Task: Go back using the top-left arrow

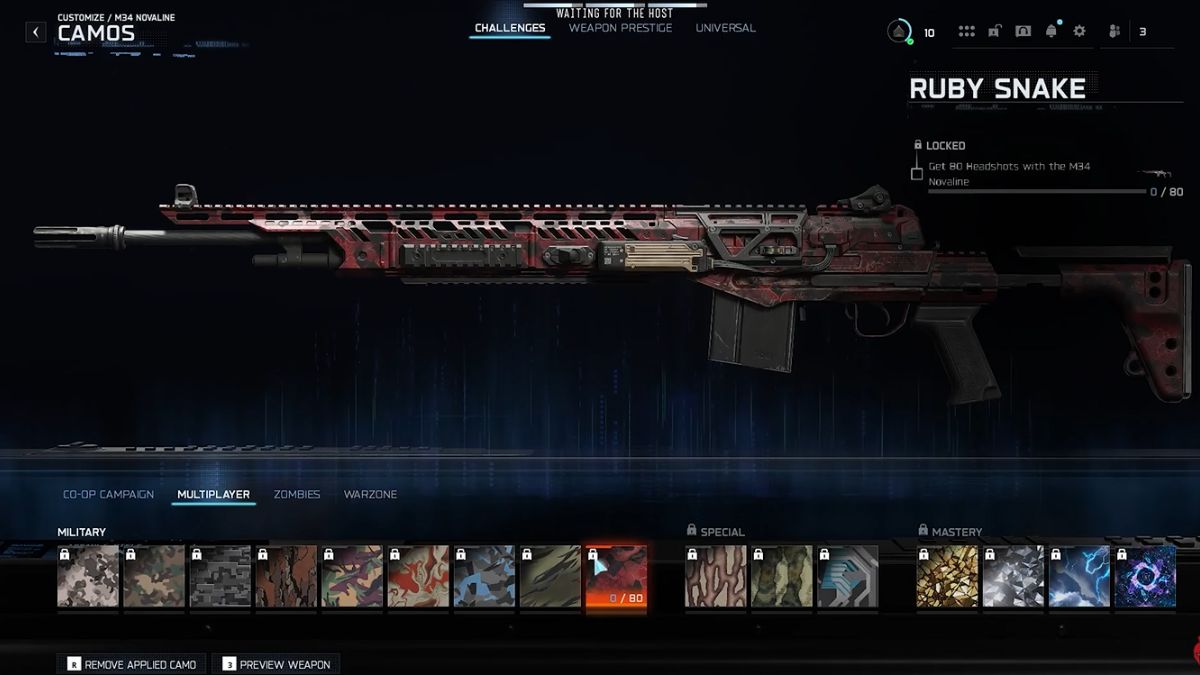Action: tap(36, 32)
